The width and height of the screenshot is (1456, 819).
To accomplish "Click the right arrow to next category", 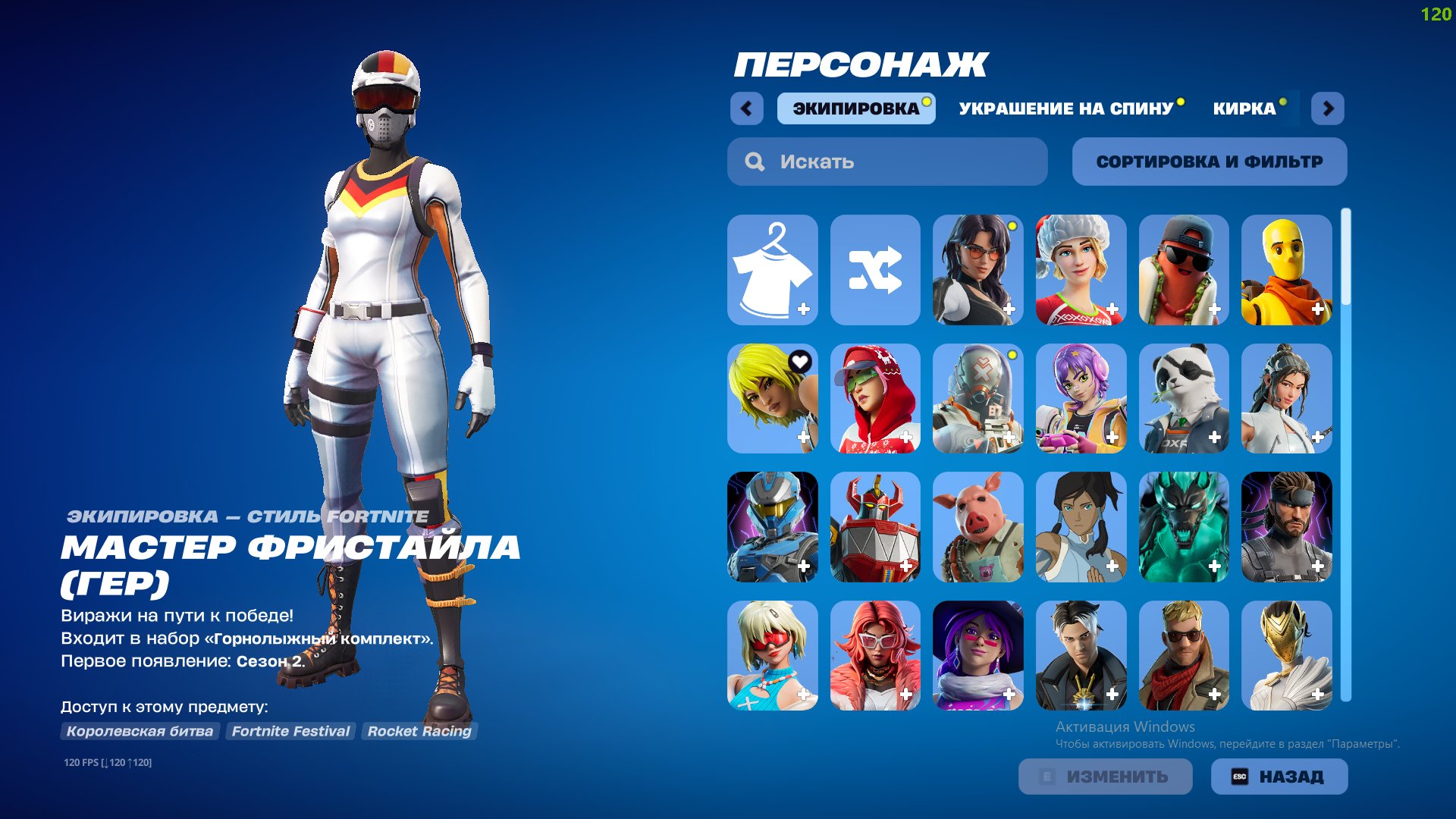I will coord(1329,108).
